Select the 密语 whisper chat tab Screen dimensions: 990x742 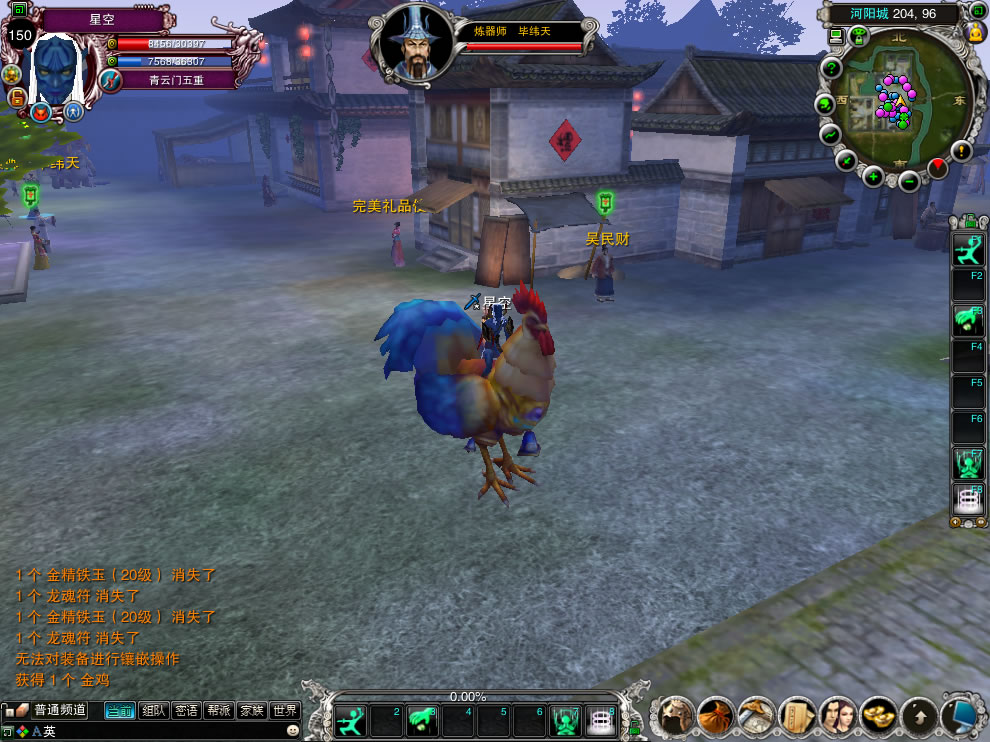point(186,711)
